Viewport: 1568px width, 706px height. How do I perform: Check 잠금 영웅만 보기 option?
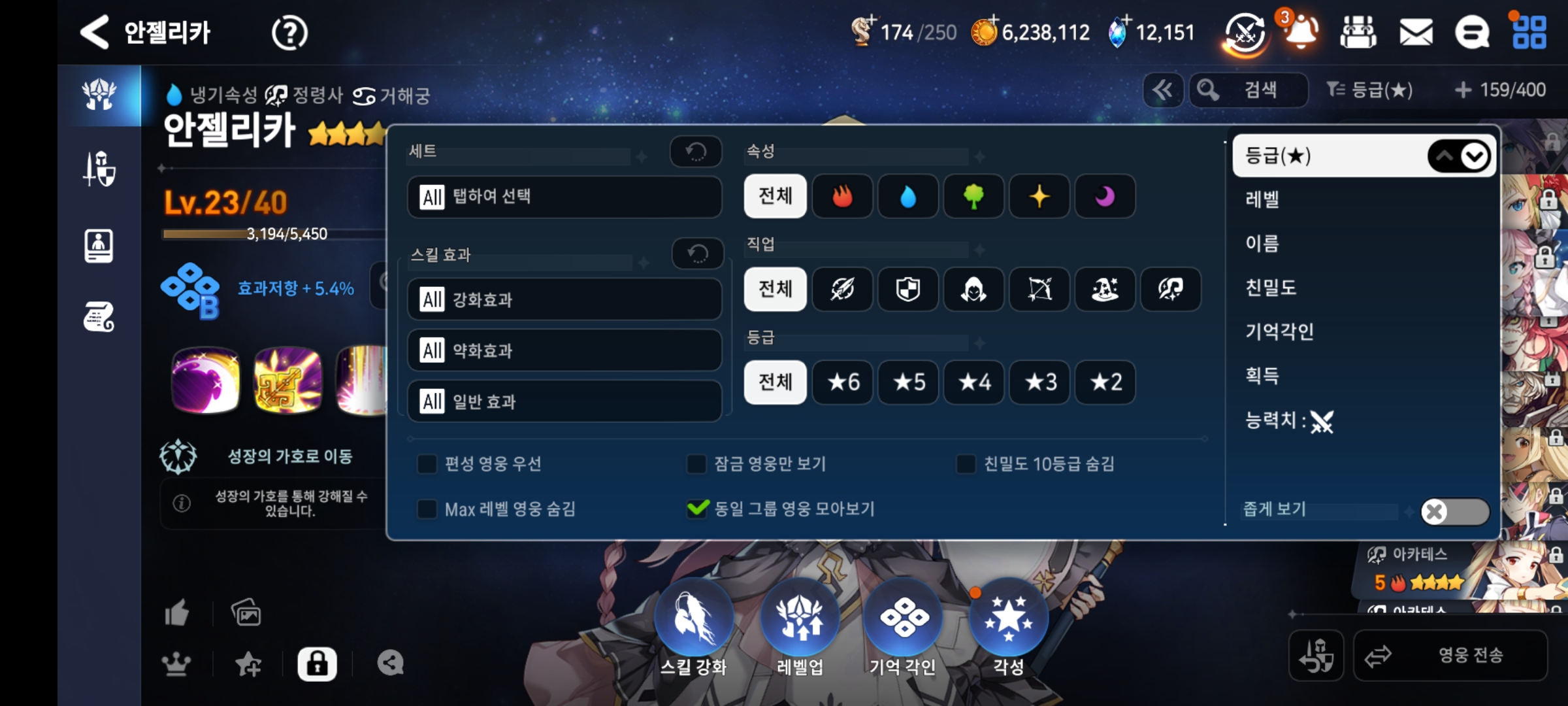coord(695,464)
